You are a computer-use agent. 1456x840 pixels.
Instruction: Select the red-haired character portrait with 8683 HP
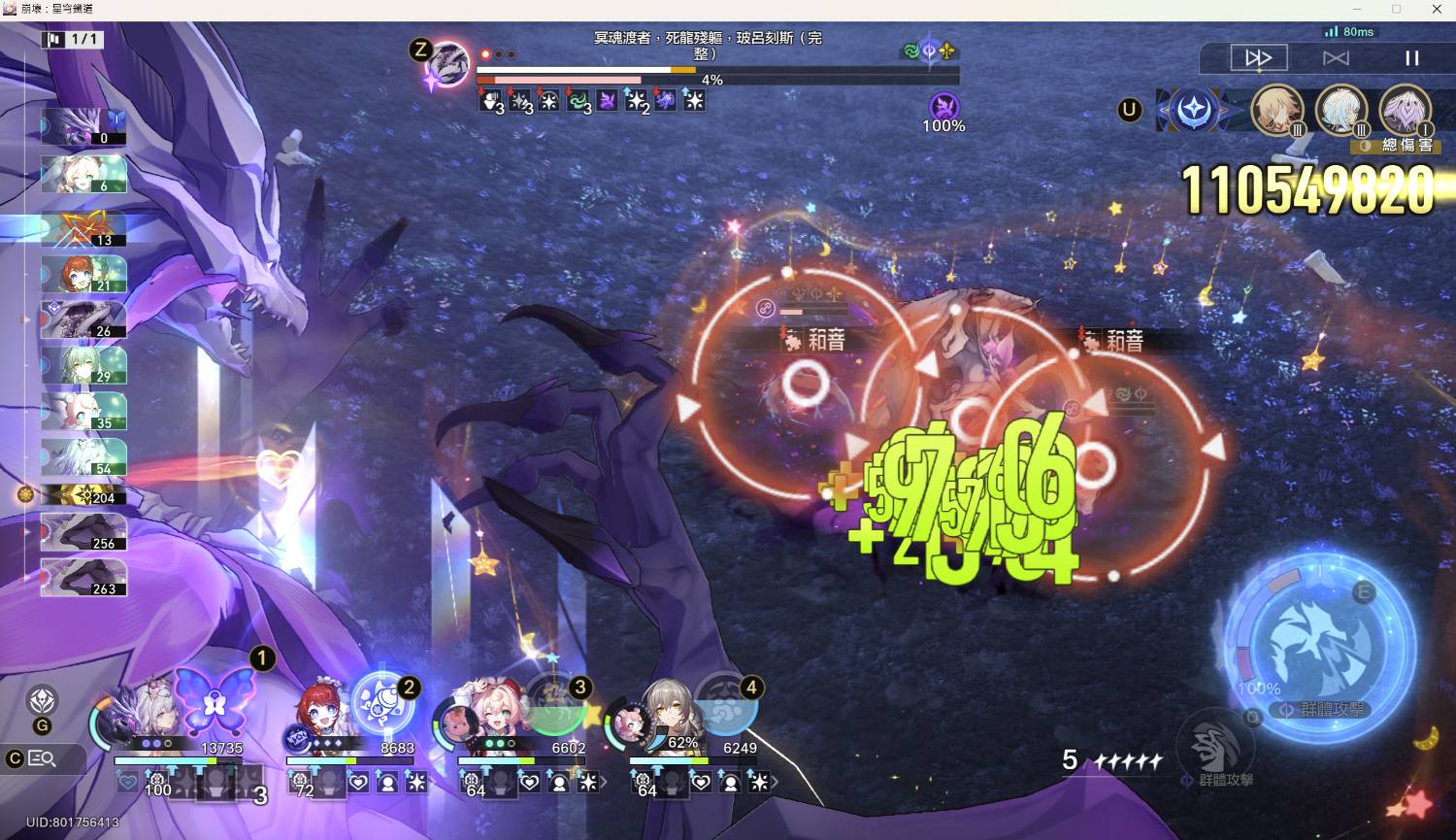(317, 717)
